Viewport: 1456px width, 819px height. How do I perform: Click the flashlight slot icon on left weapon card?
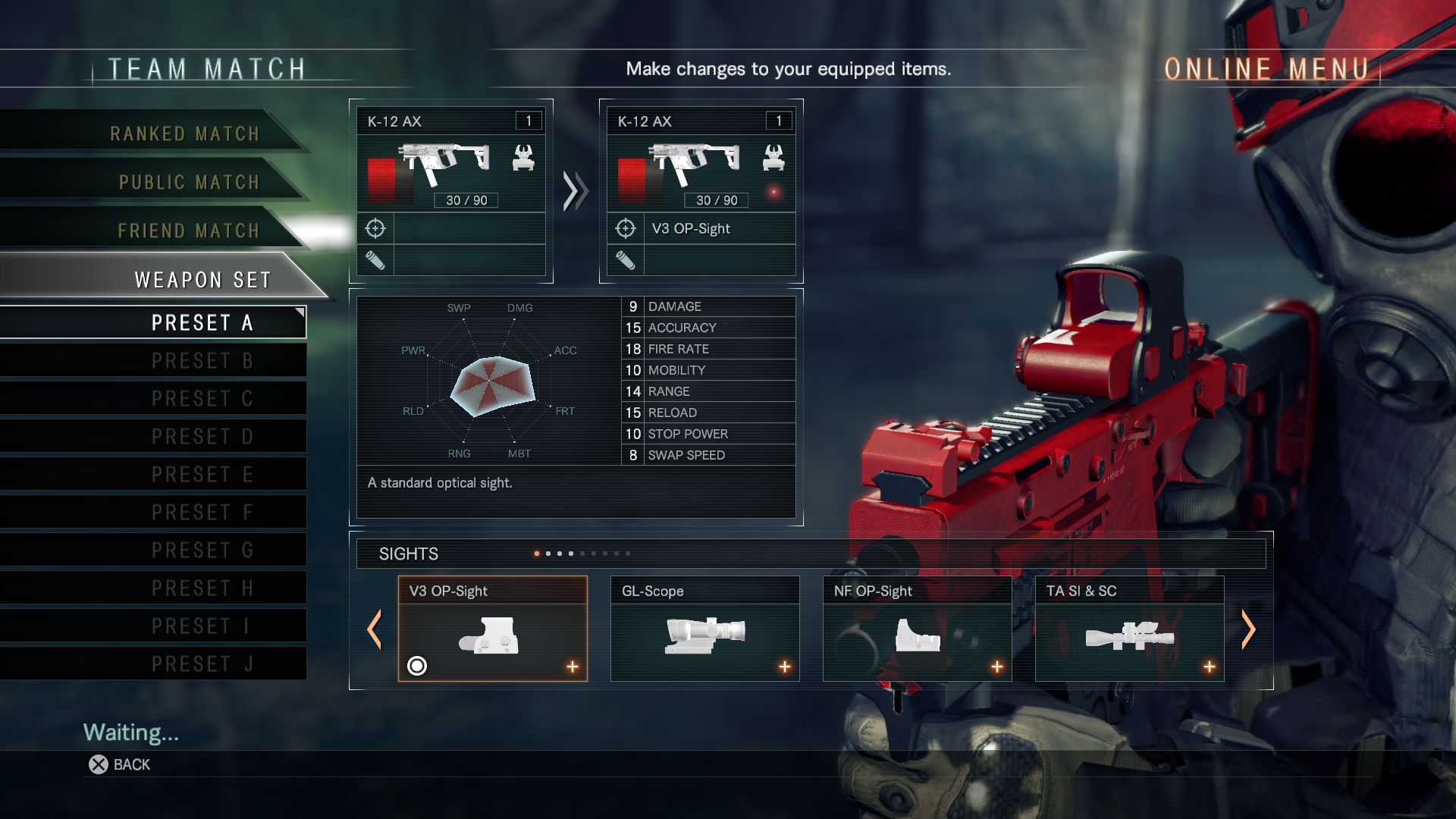(377, 261)
